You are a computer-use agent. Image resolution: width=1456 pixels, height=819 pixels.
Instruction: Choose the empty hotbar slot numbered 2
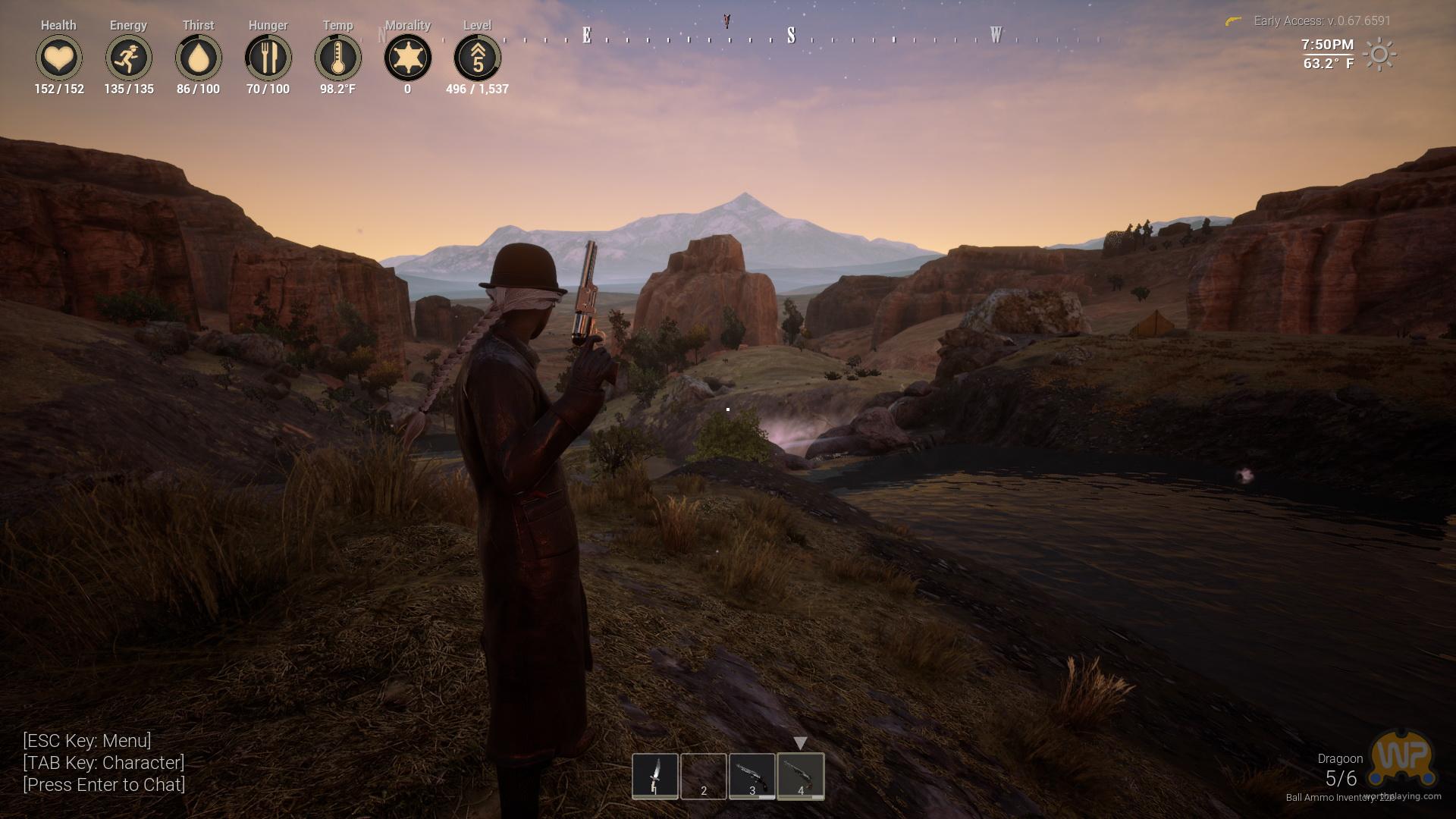(704, 776)
